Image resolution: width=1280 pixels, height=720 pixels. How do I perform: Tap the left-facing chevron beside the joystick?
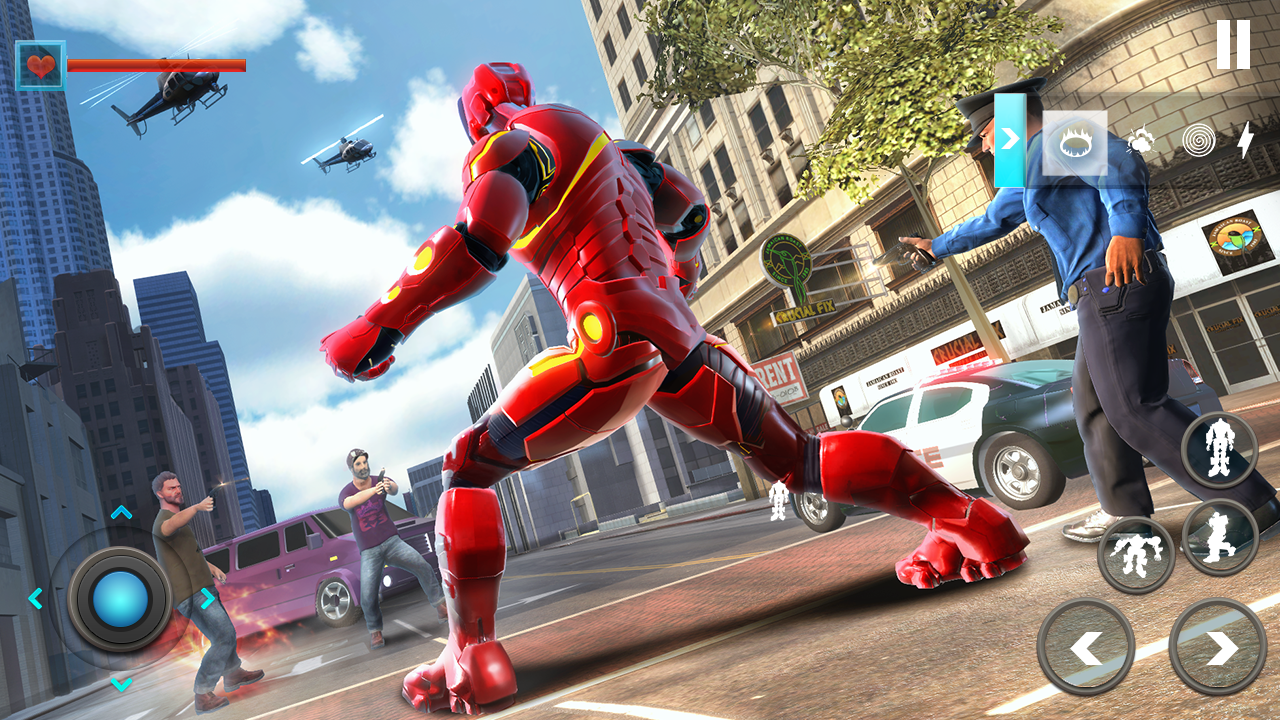point(35,600)
